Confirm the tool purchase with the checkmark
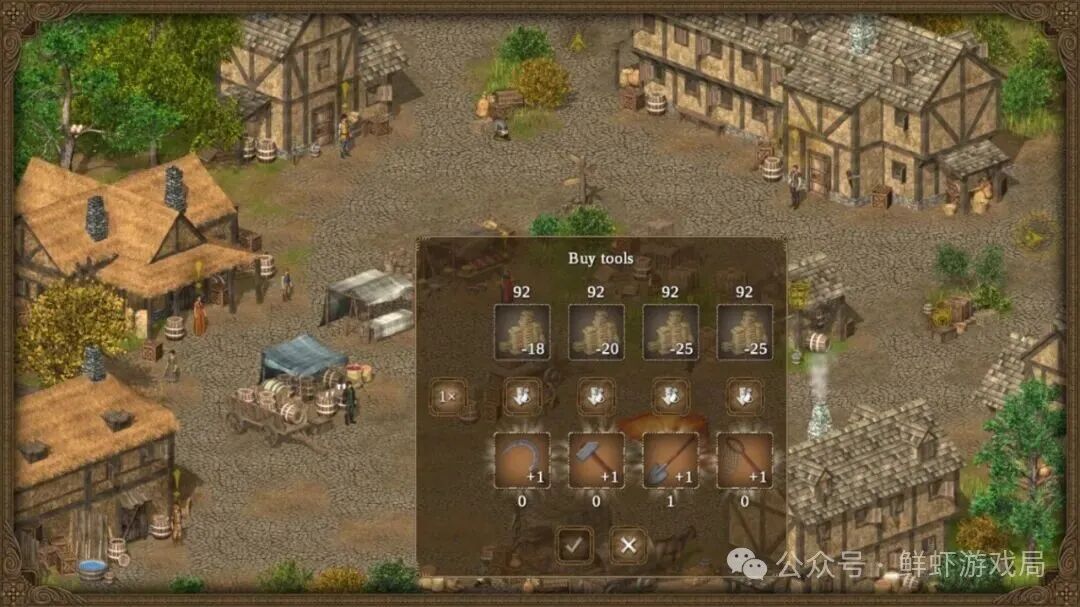 tap(574, 545)
